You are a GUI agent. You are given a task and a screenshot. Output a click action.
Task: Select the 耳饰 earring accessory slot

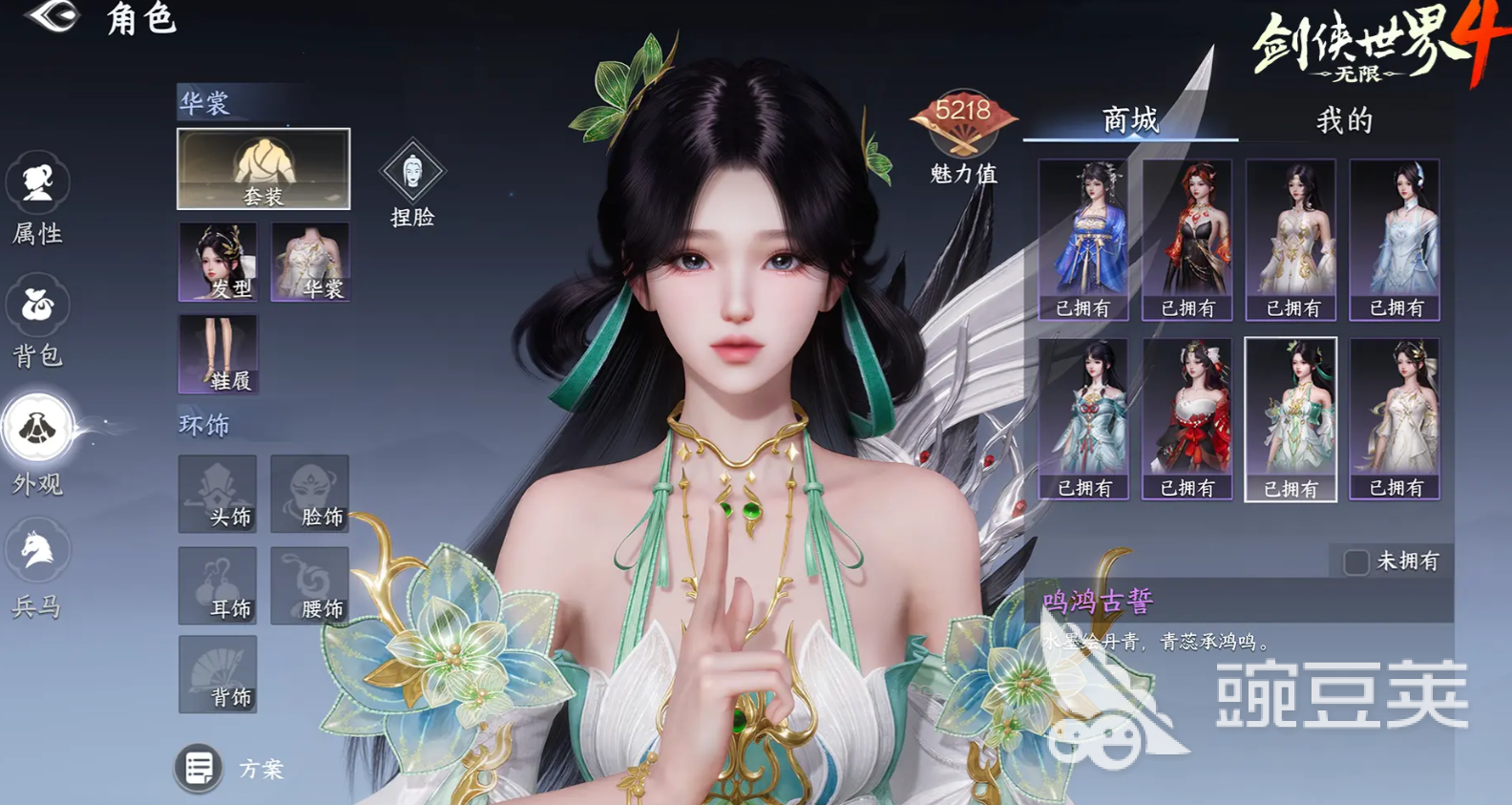tap(218, 585)
